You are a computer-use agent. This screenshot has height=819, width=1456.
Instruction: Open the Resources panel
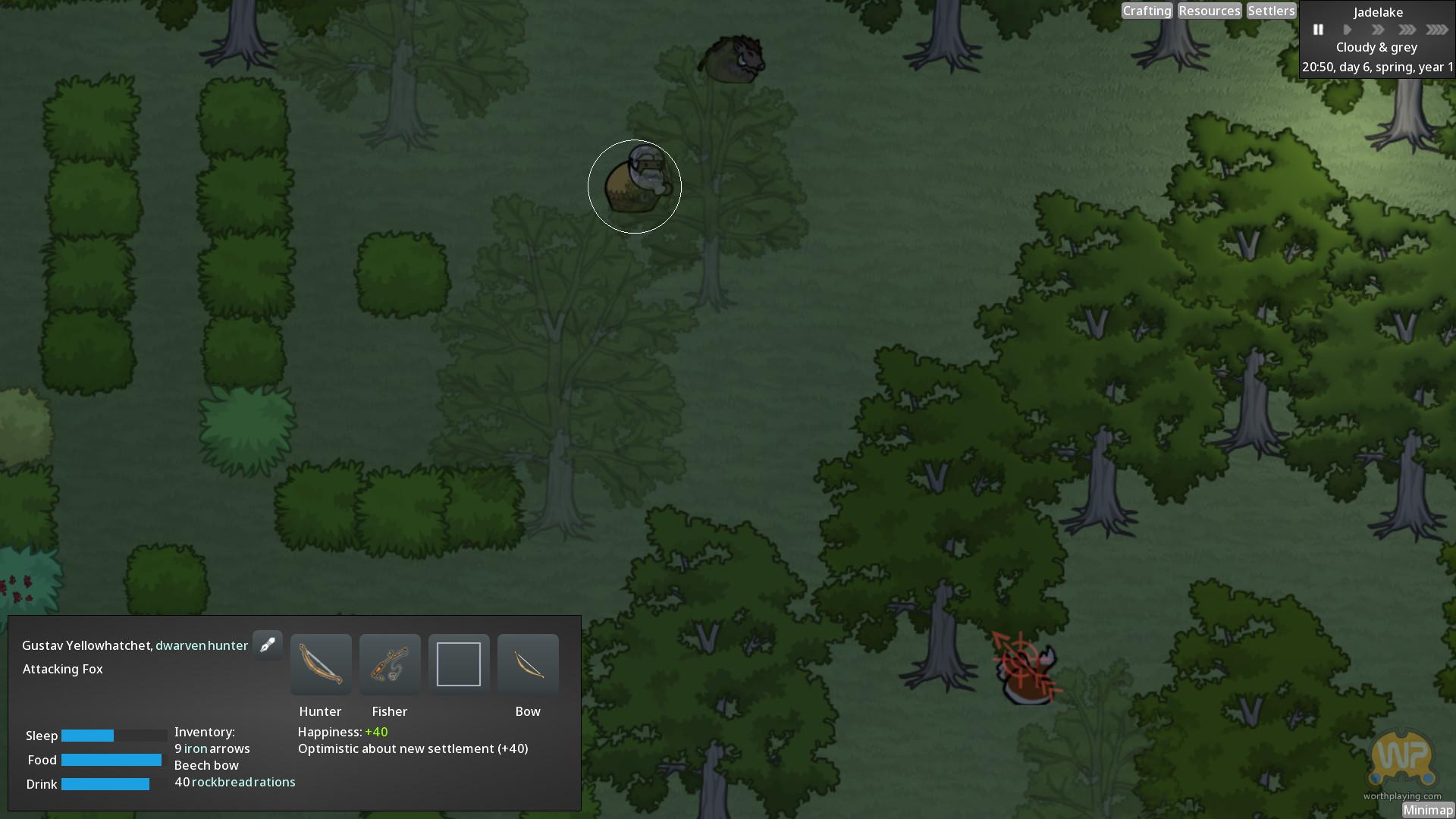[x=1210, y=11]
